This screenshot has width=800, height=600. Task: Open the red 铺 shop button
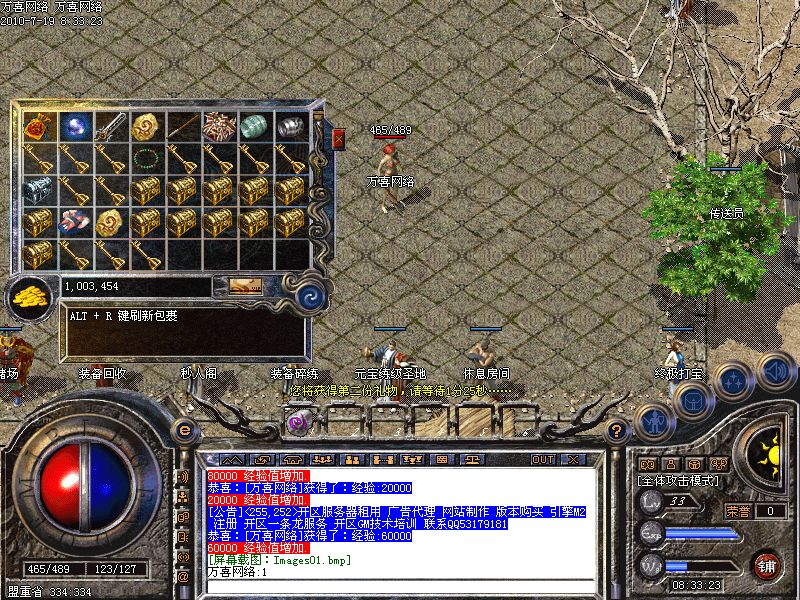pos(767,566)
